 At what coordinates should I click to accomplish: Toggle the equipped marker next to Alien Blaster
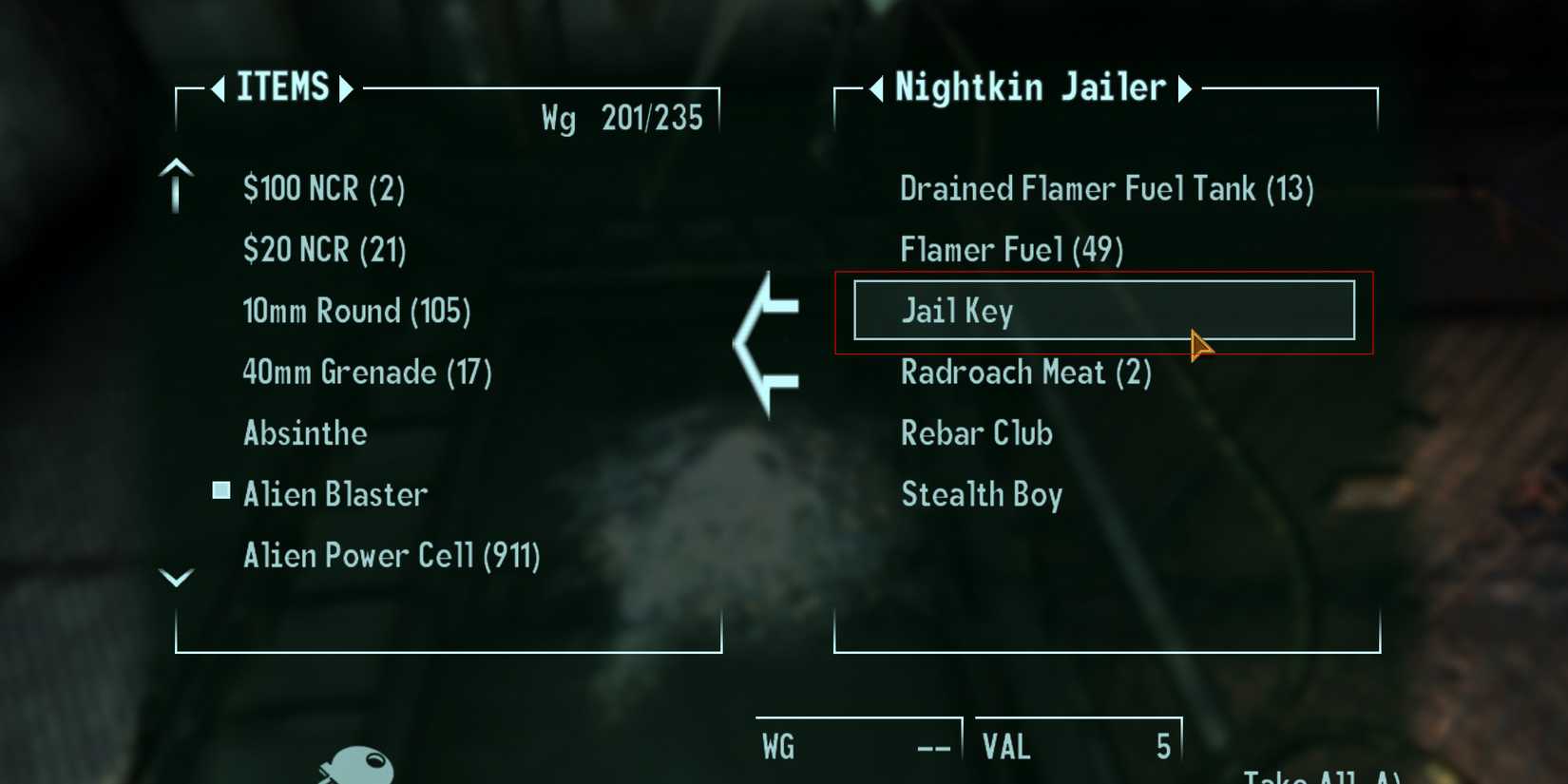[x=220, y=489]
